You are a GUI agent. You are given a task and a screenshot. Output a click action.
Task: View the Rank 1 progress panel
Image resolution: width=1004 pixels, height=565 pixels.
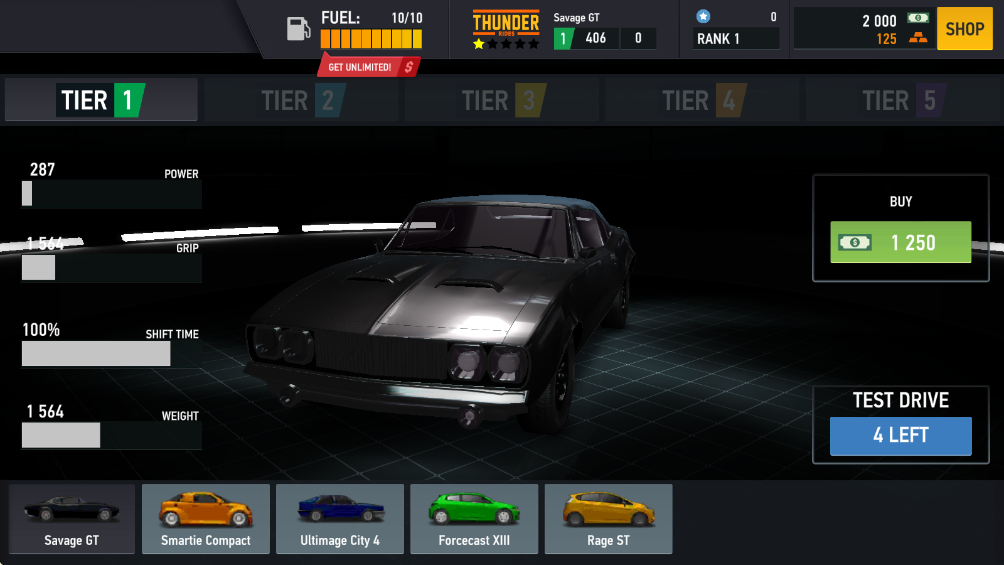pos(737,29)
